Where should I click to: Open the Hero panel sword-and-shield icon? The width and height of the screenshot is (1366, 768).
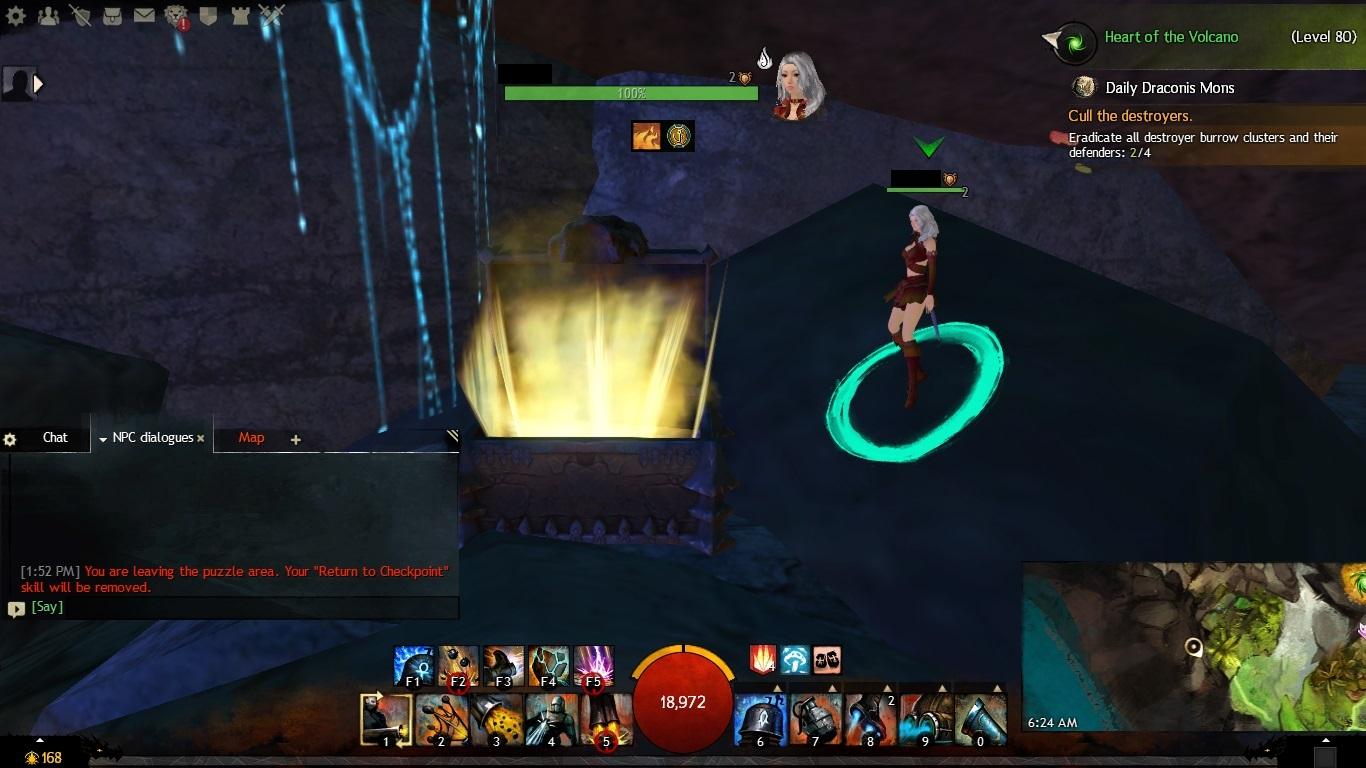coord(79,14)
